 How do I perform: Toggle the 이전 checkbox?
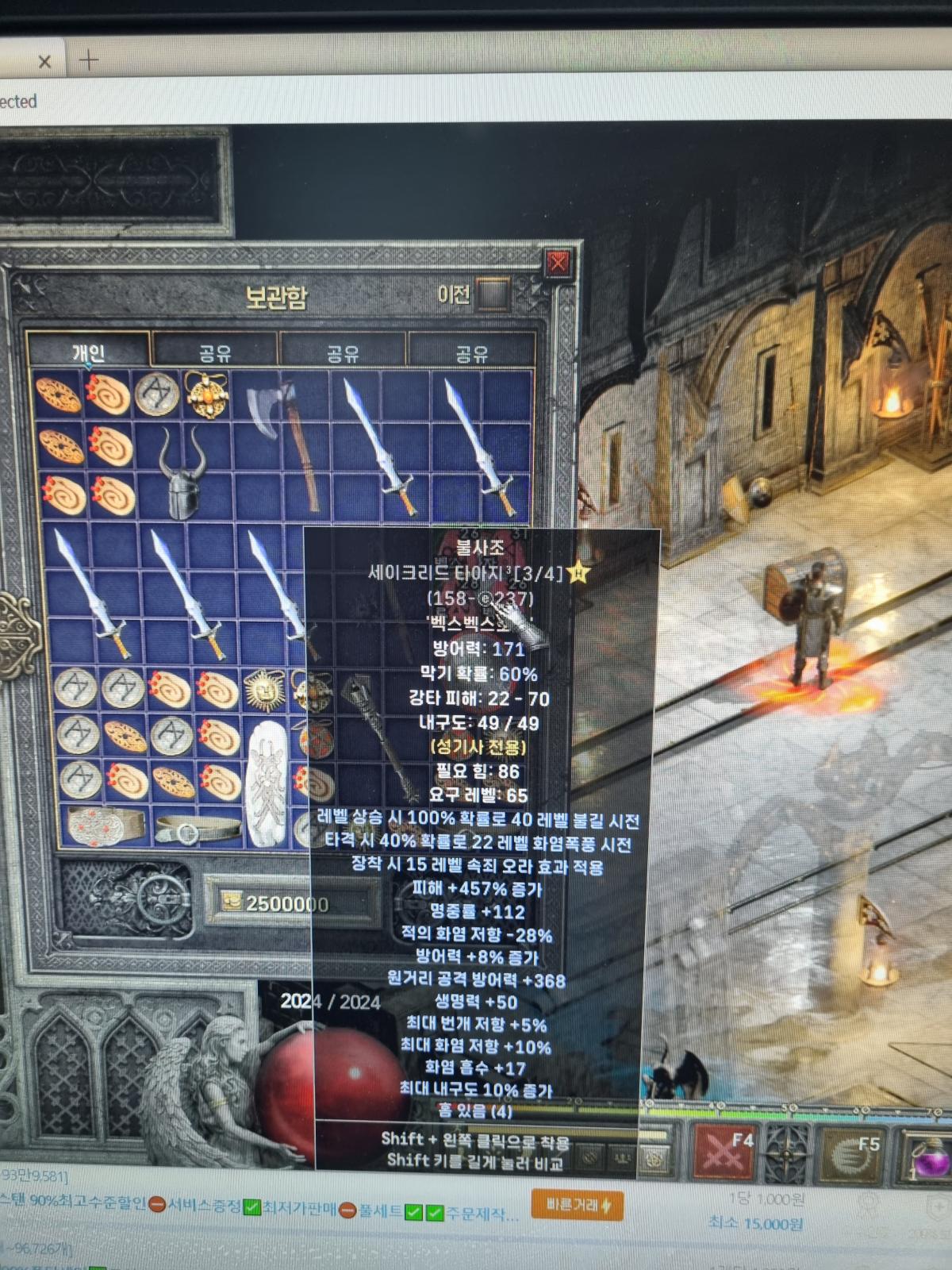[x=493, y=294]
